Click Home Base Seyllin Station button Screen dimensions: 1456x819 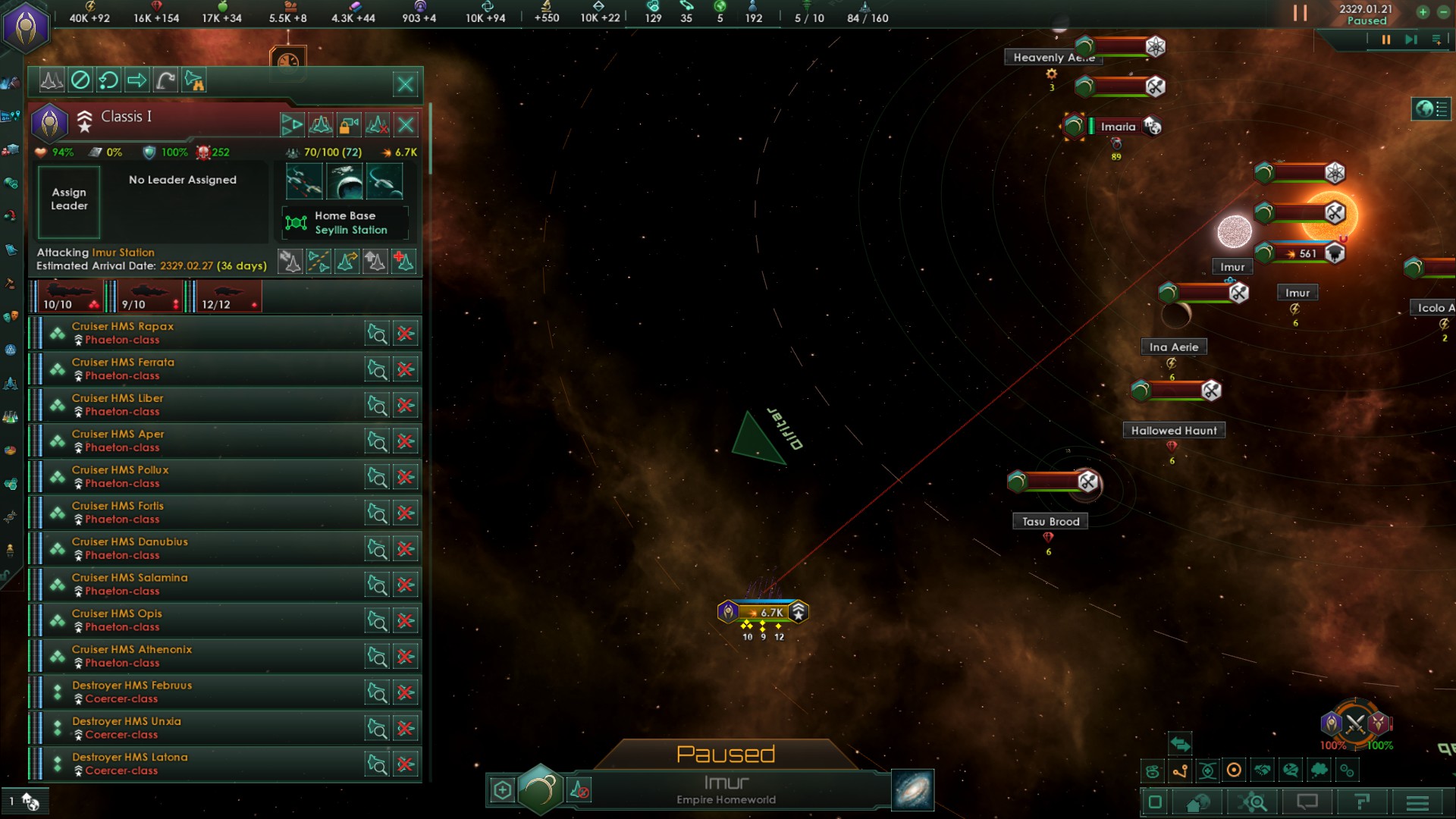346,223
